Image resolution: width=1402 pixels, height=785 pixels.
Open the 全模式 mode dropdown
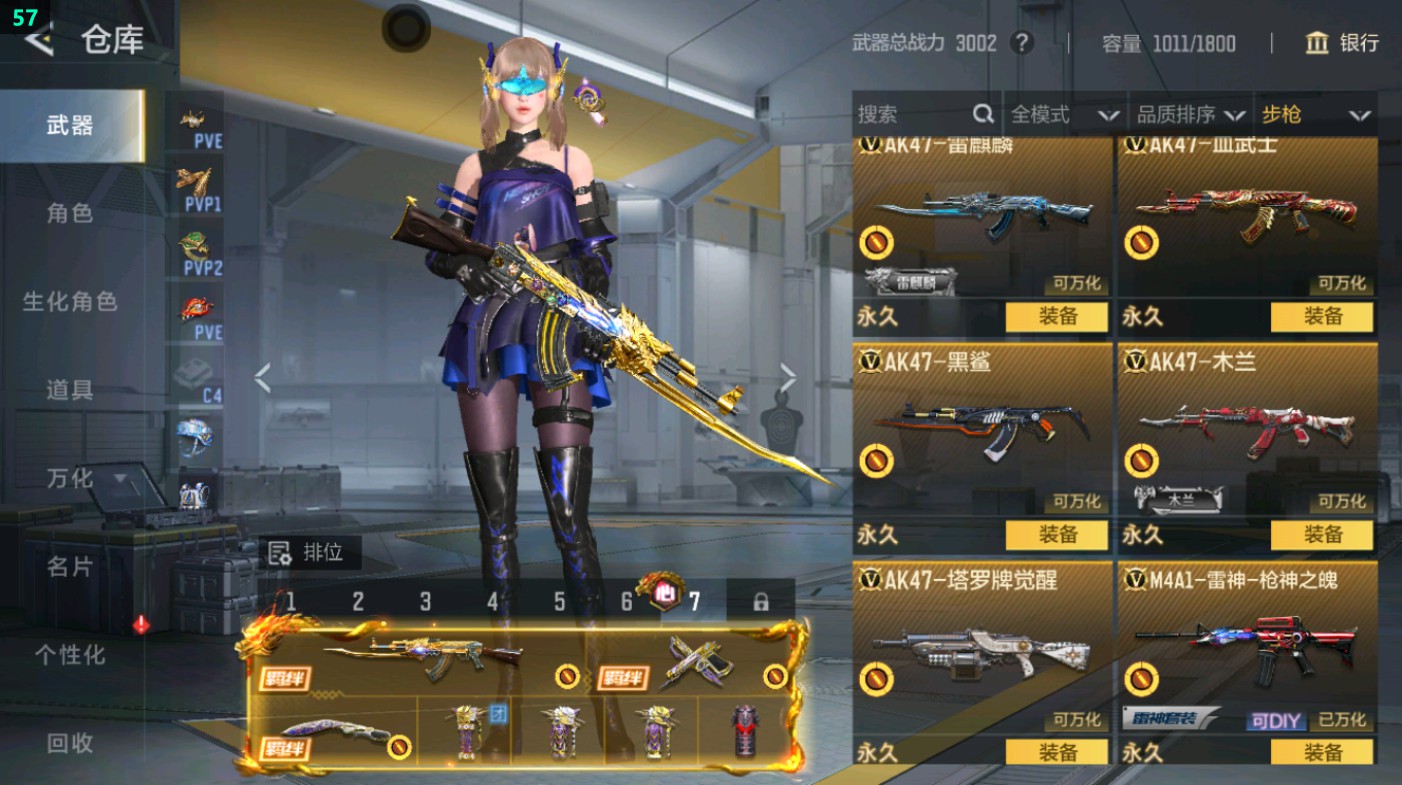(x=1064, y=115)
